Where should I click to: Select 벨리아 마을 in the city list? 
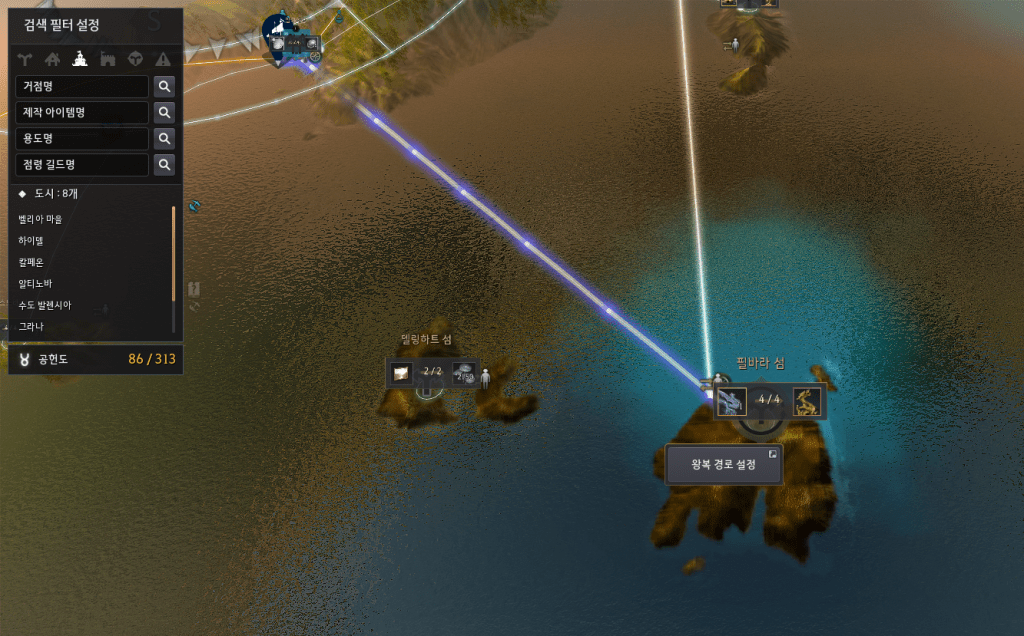coord(40,219)
